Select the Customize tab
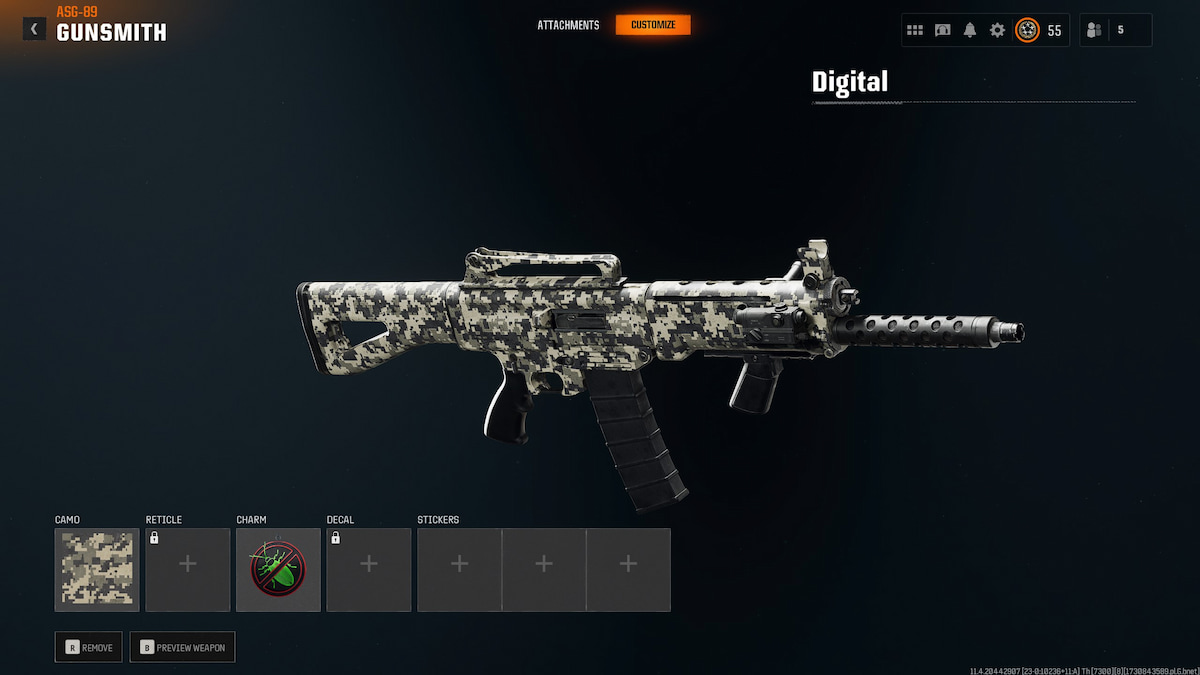The width and height of the screenshot is (1200, 675). 653,25
